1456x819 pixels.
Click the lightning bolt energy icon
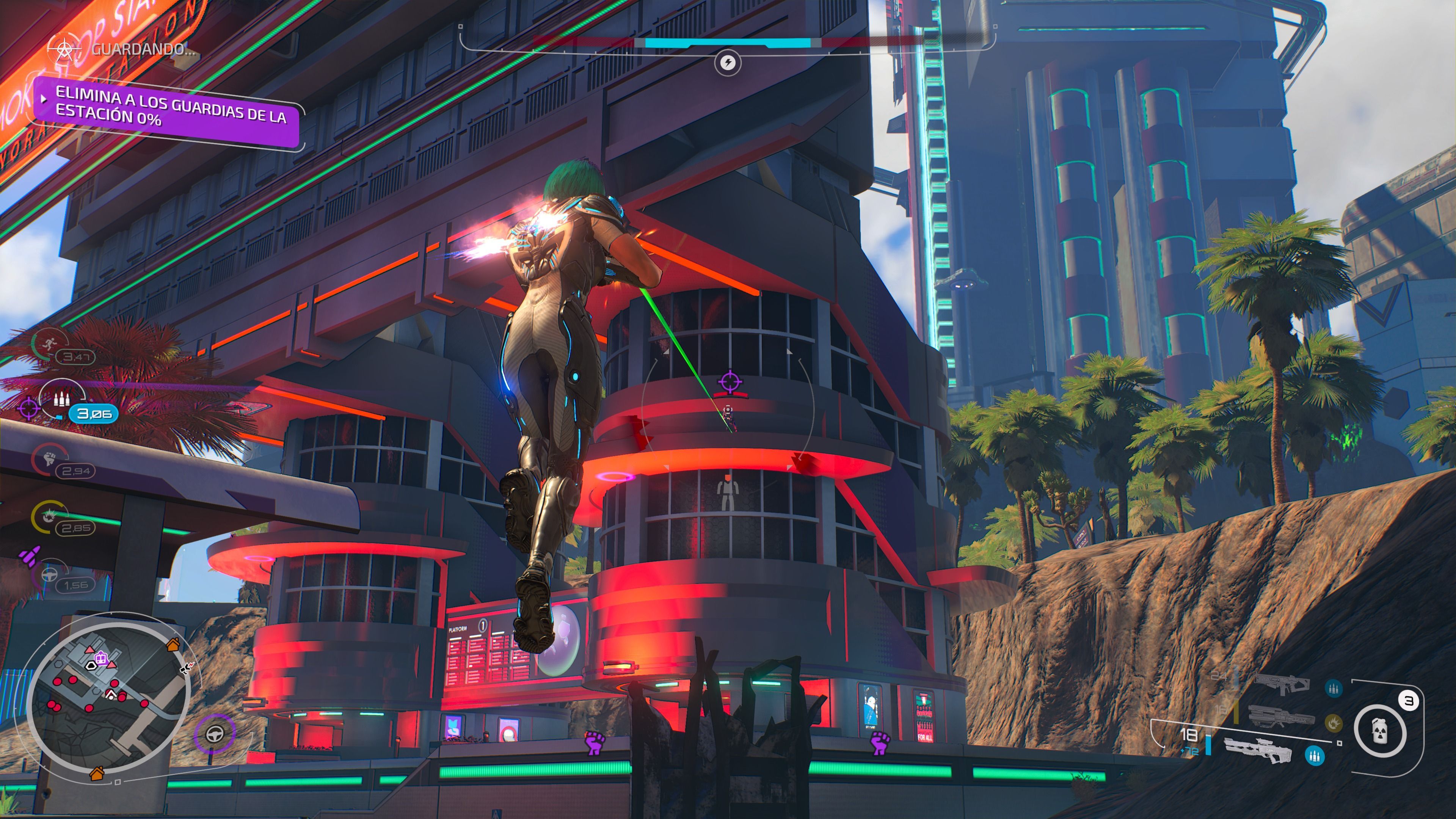[x=728, y=62]
